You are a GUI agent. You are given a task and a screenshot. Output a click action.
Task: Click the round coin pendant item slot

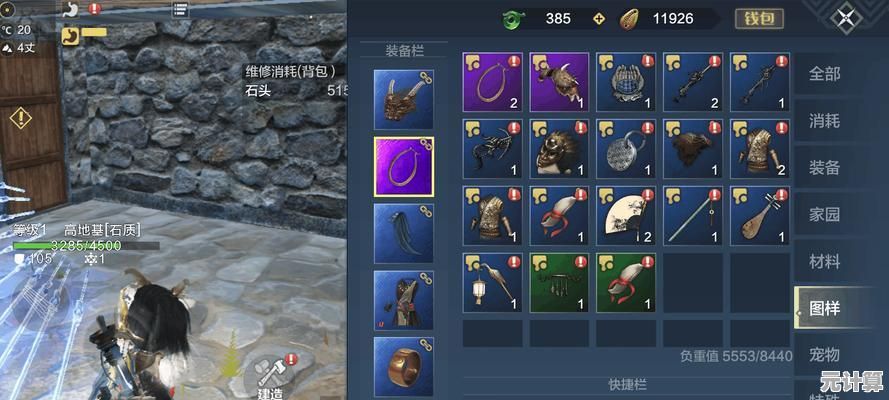[625, 148]
